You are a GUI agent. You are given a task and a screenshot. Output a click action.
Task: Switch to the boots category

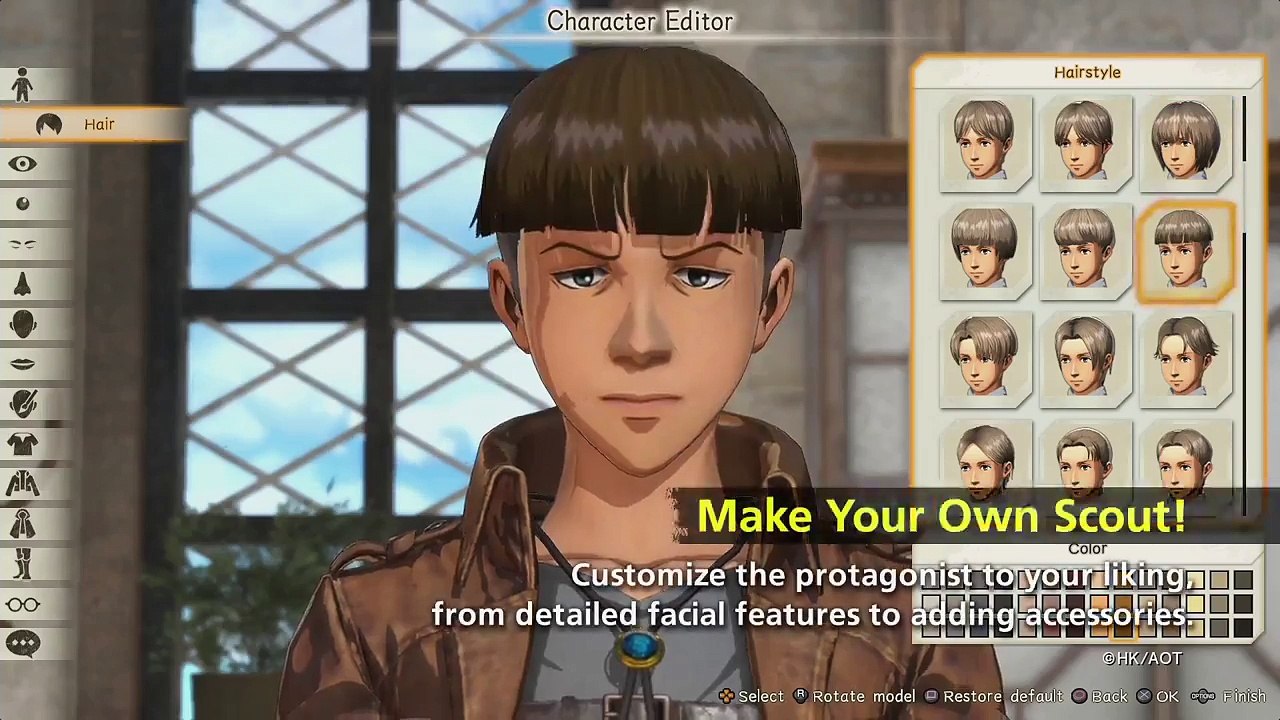[x=22, y=564]
